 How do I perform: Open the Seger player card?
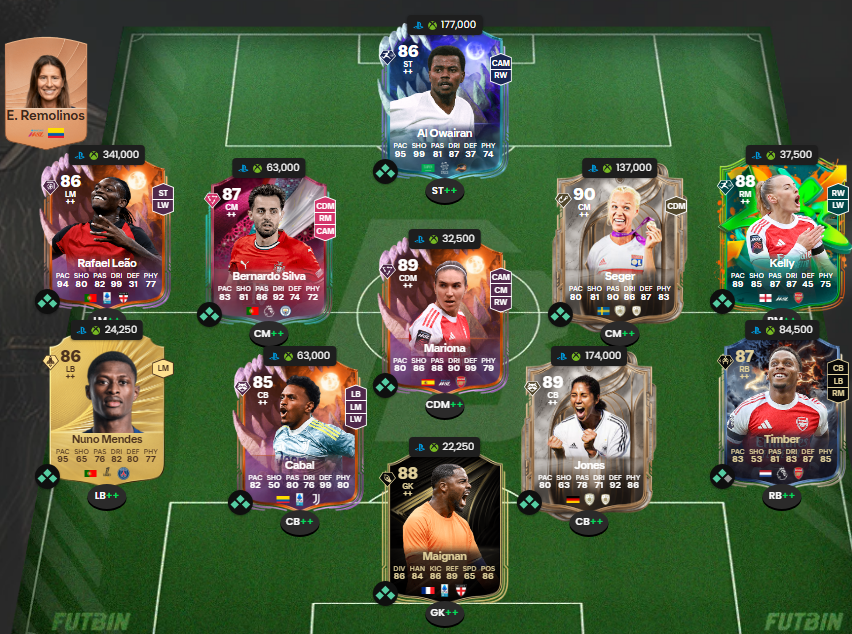click(x=611, y=240)
